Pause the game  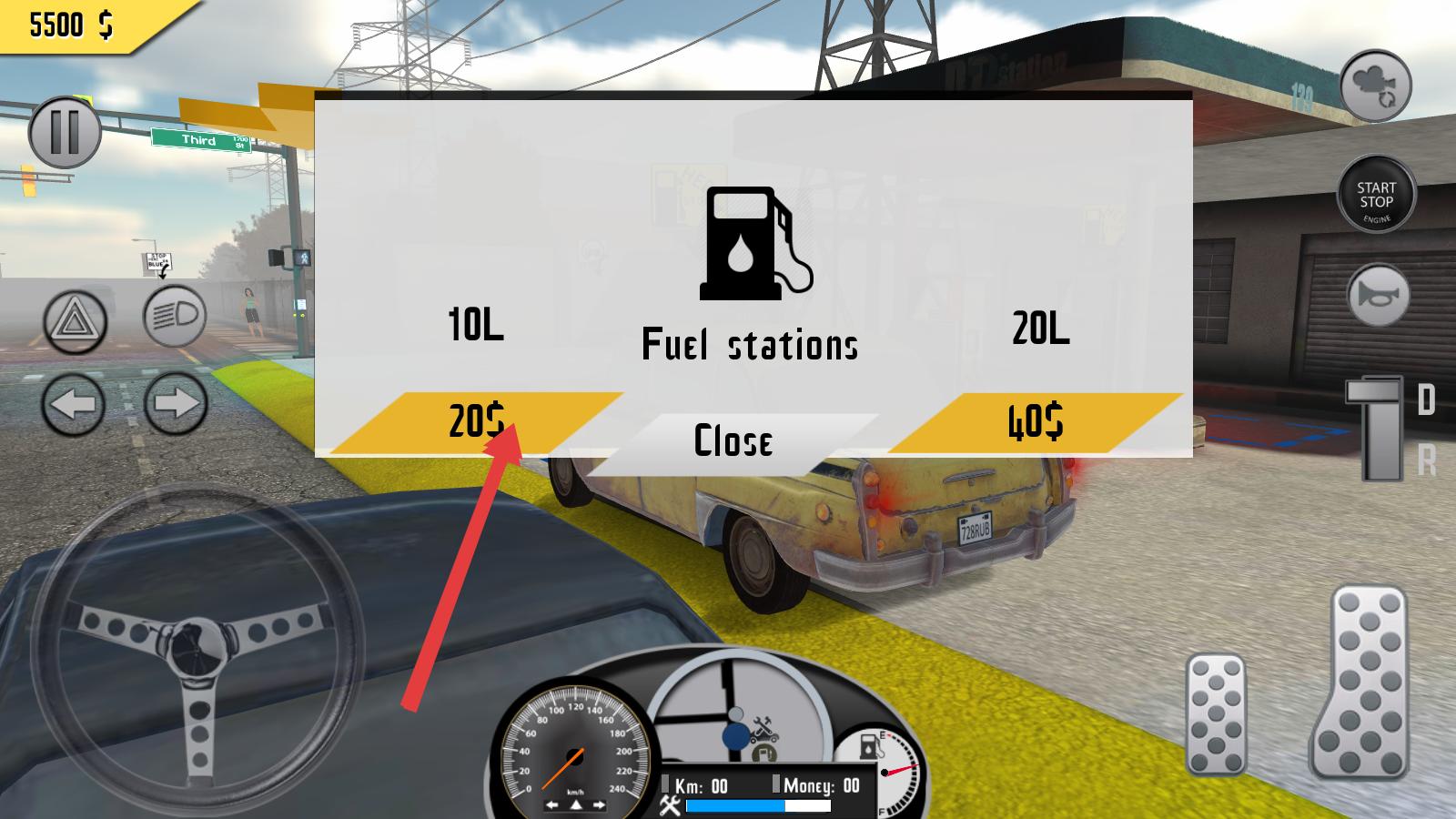(x=64, y=133)
